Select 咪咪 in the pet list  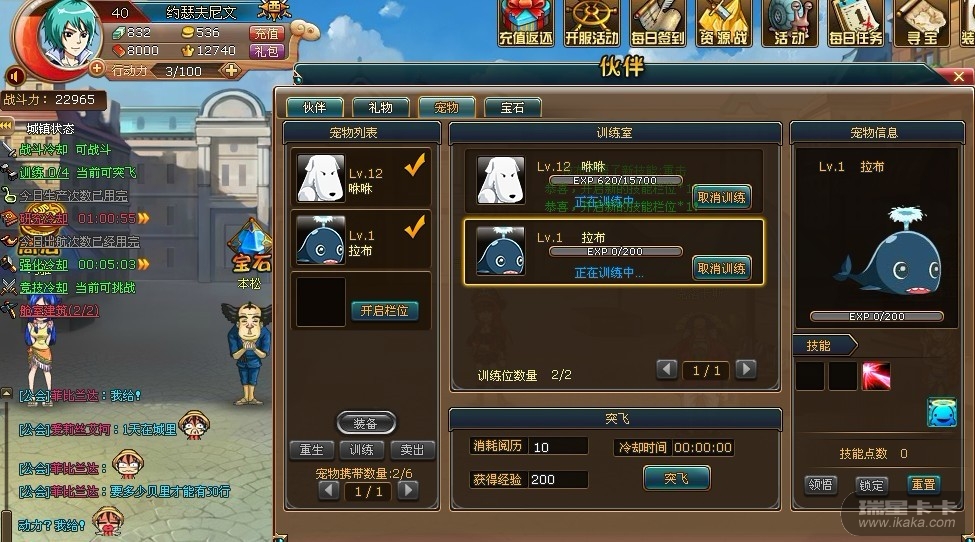pyautogui.click(x=361, y=176)
